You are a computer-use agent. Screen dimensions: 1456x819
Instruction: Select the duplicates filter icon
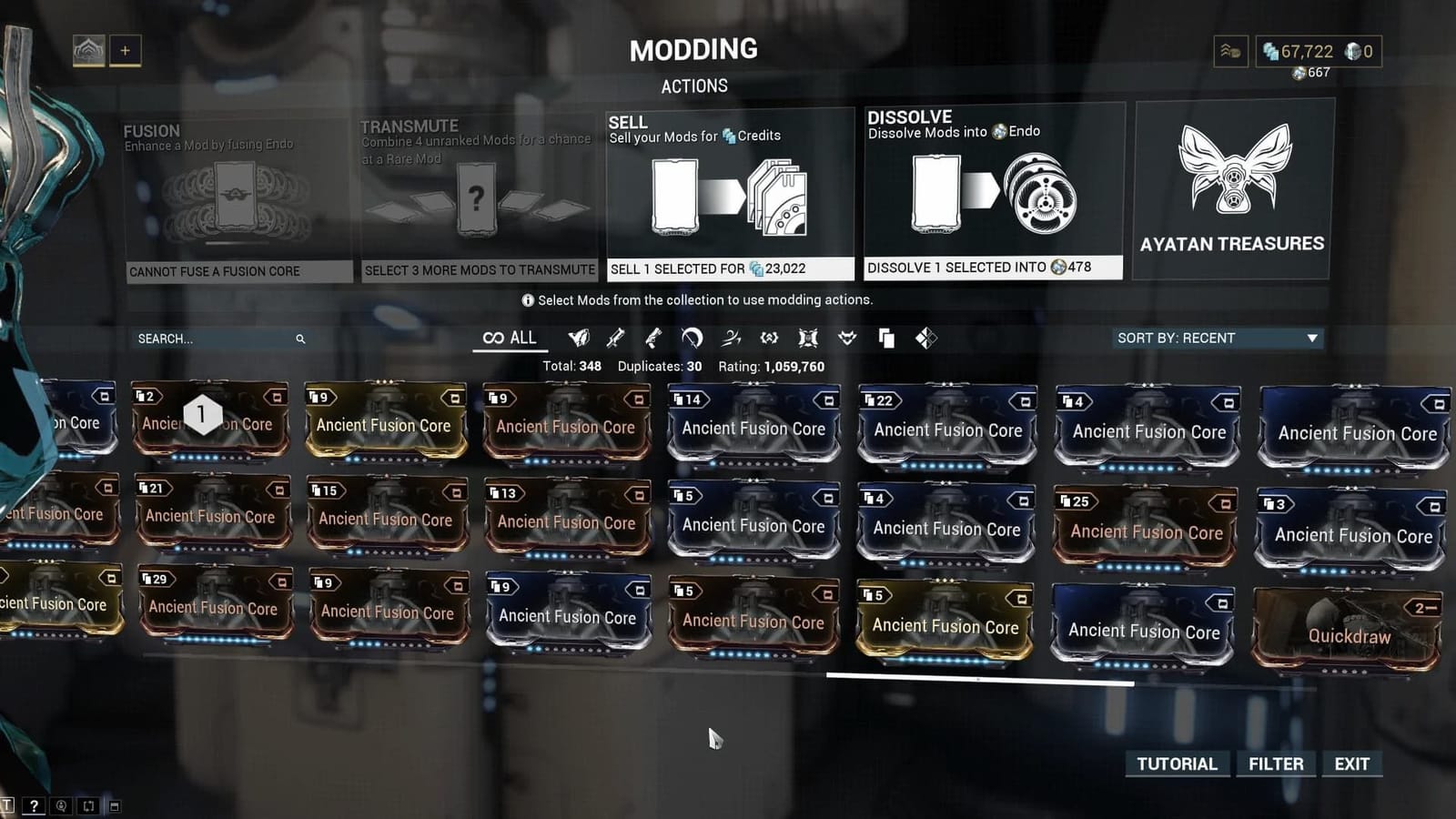[x=885, y=338]
